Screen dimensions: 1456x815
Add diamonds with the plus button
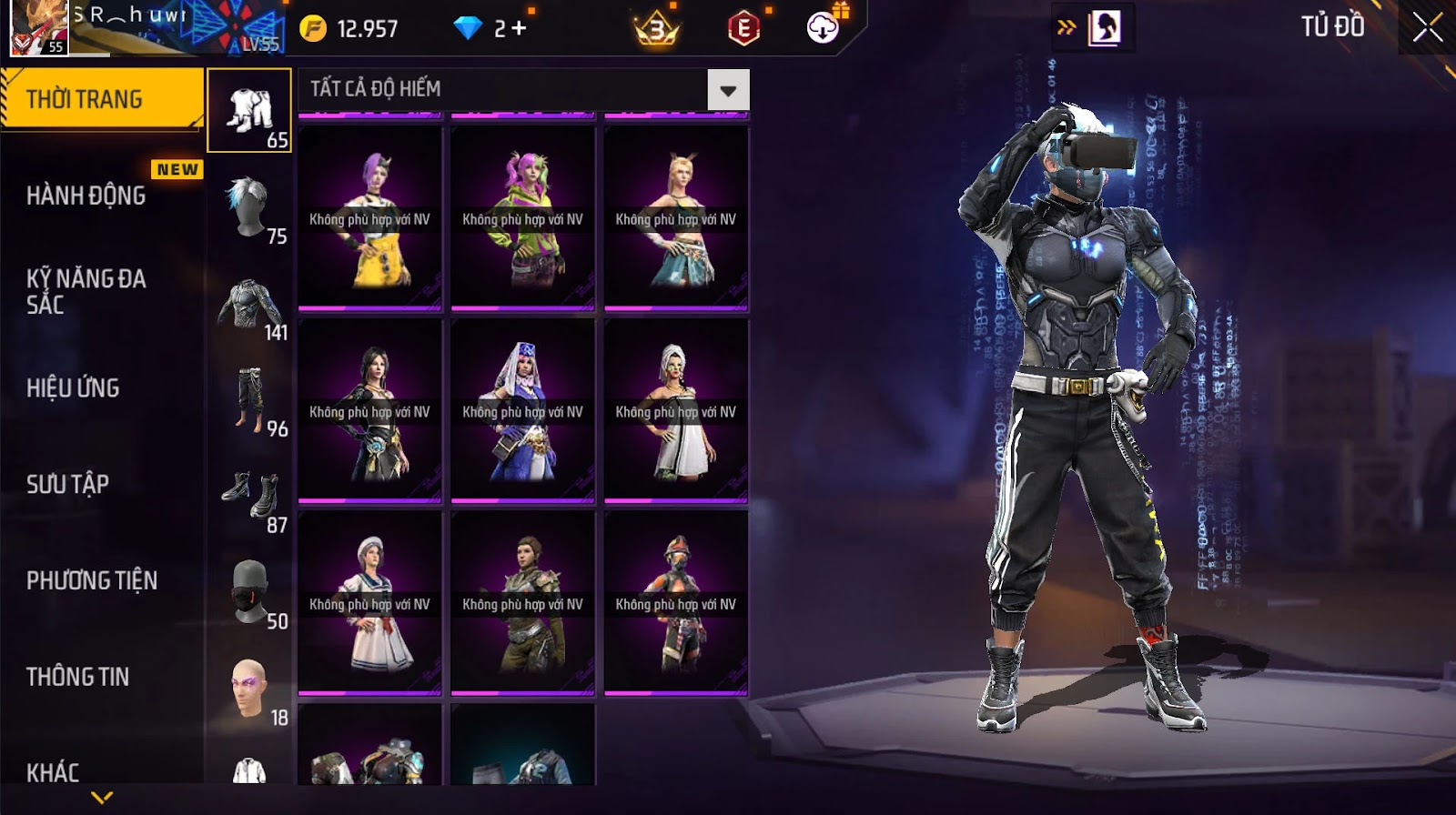coord(519,28)
